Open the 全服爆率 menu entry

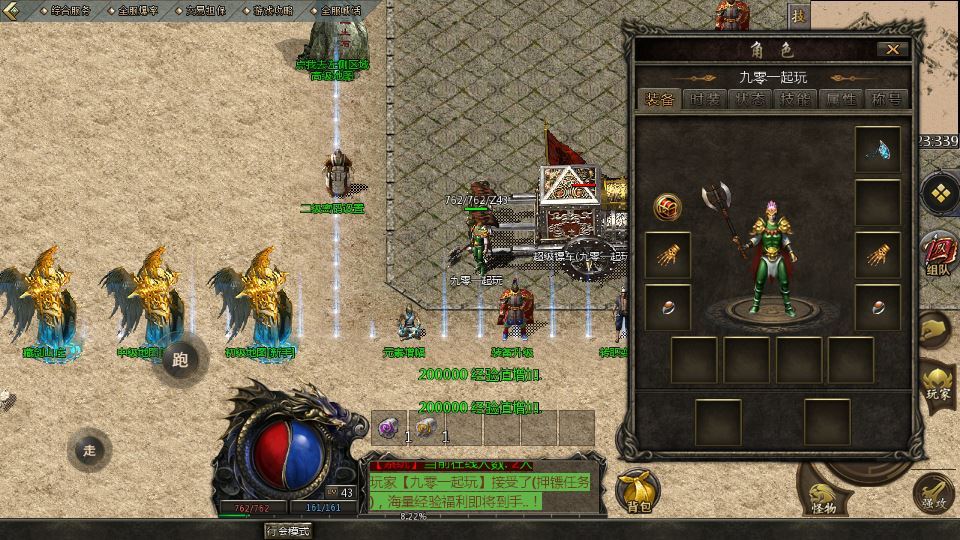(138, 10)
